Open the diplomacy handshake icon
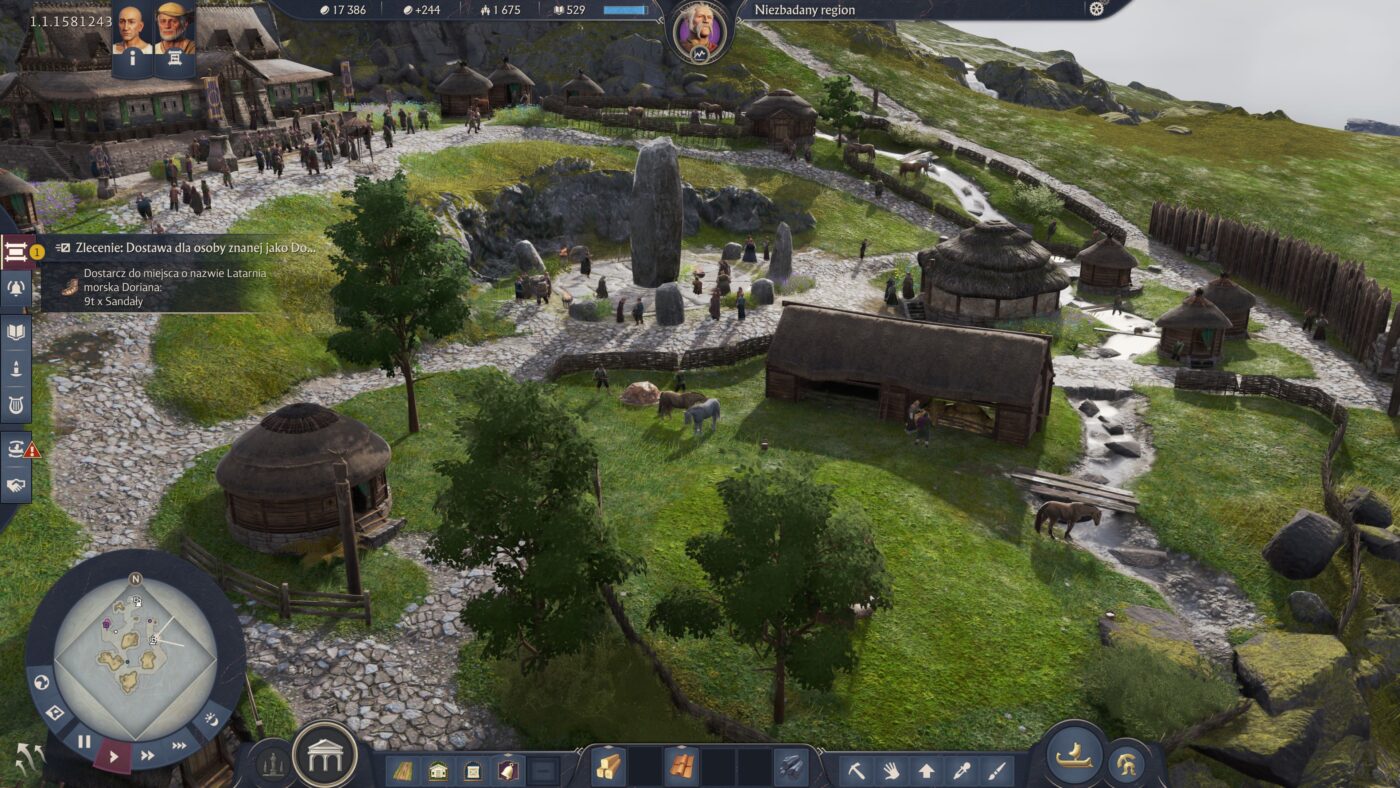This screenshot has height=788, width=1400. (x=17, y=485)
